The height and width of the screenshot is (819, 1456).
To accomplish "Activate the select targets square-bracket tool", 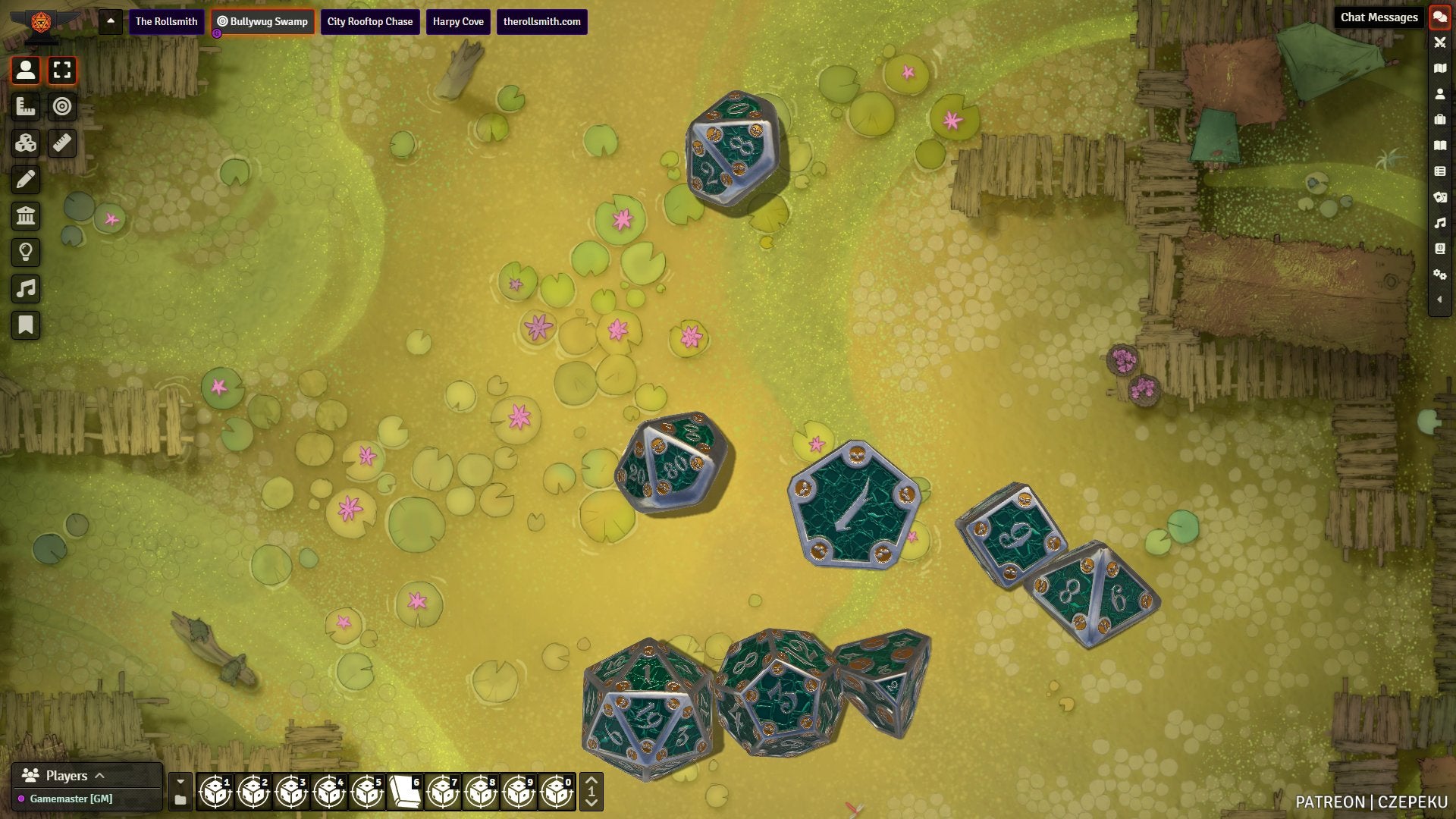I will point(62,71).
